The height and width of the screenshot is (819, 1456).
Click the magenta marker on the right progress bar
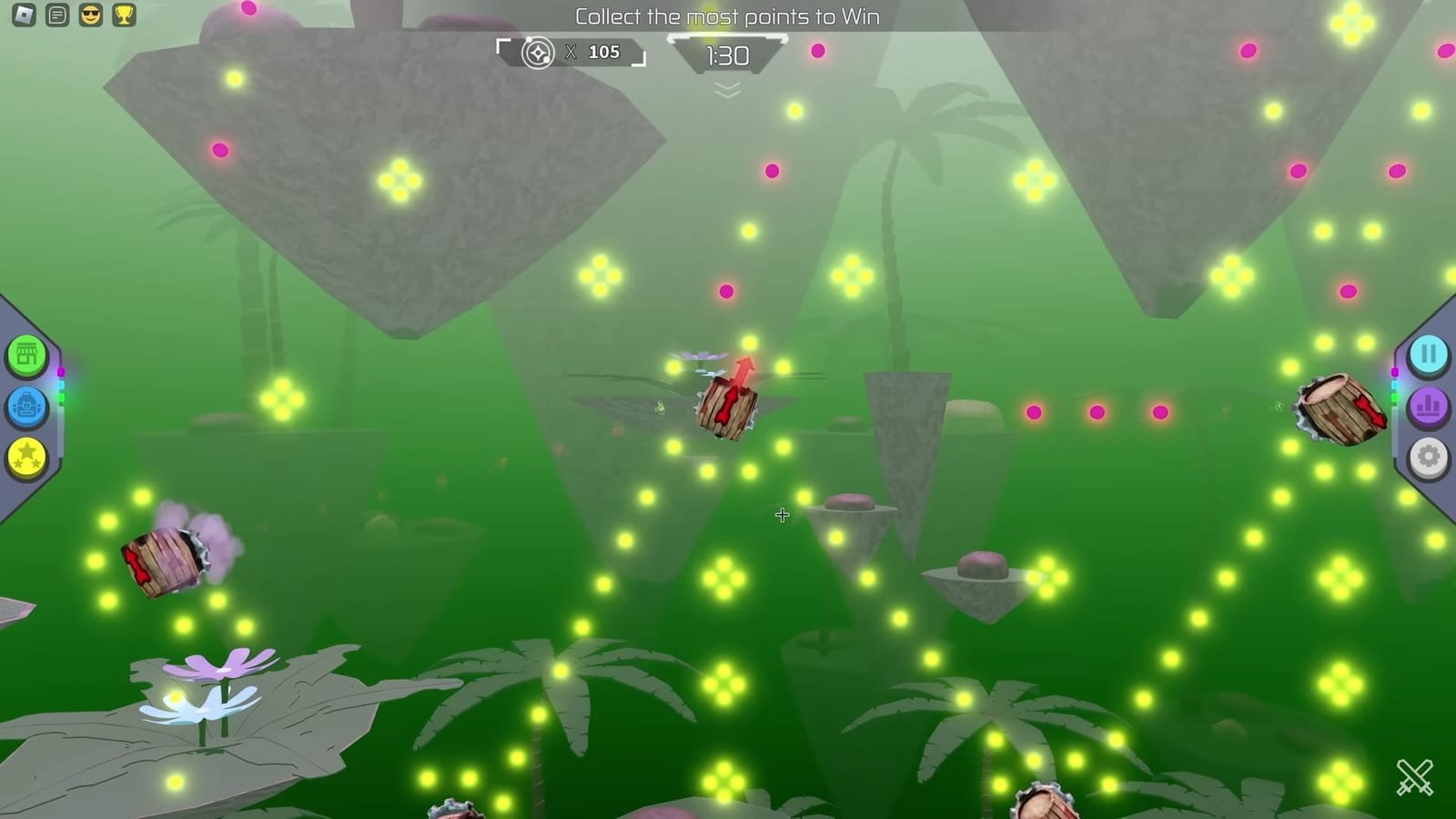click(1395, 371)
